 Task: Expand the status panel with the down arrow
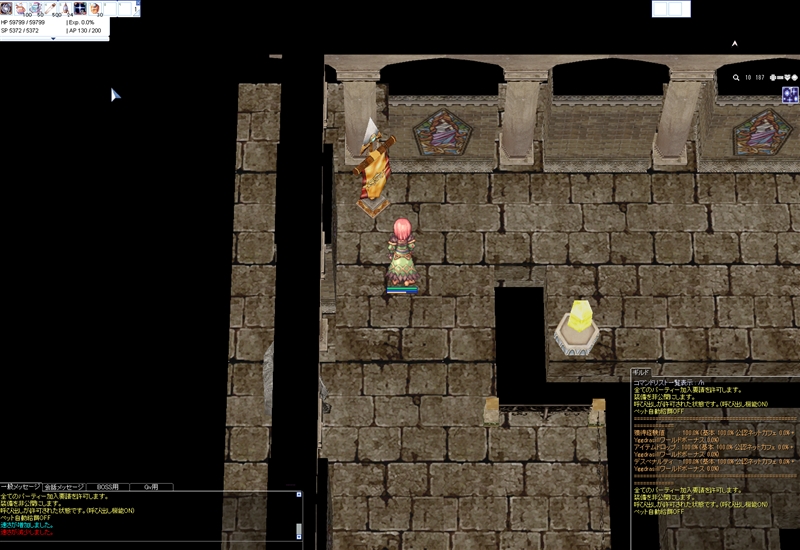coord(54,39)
